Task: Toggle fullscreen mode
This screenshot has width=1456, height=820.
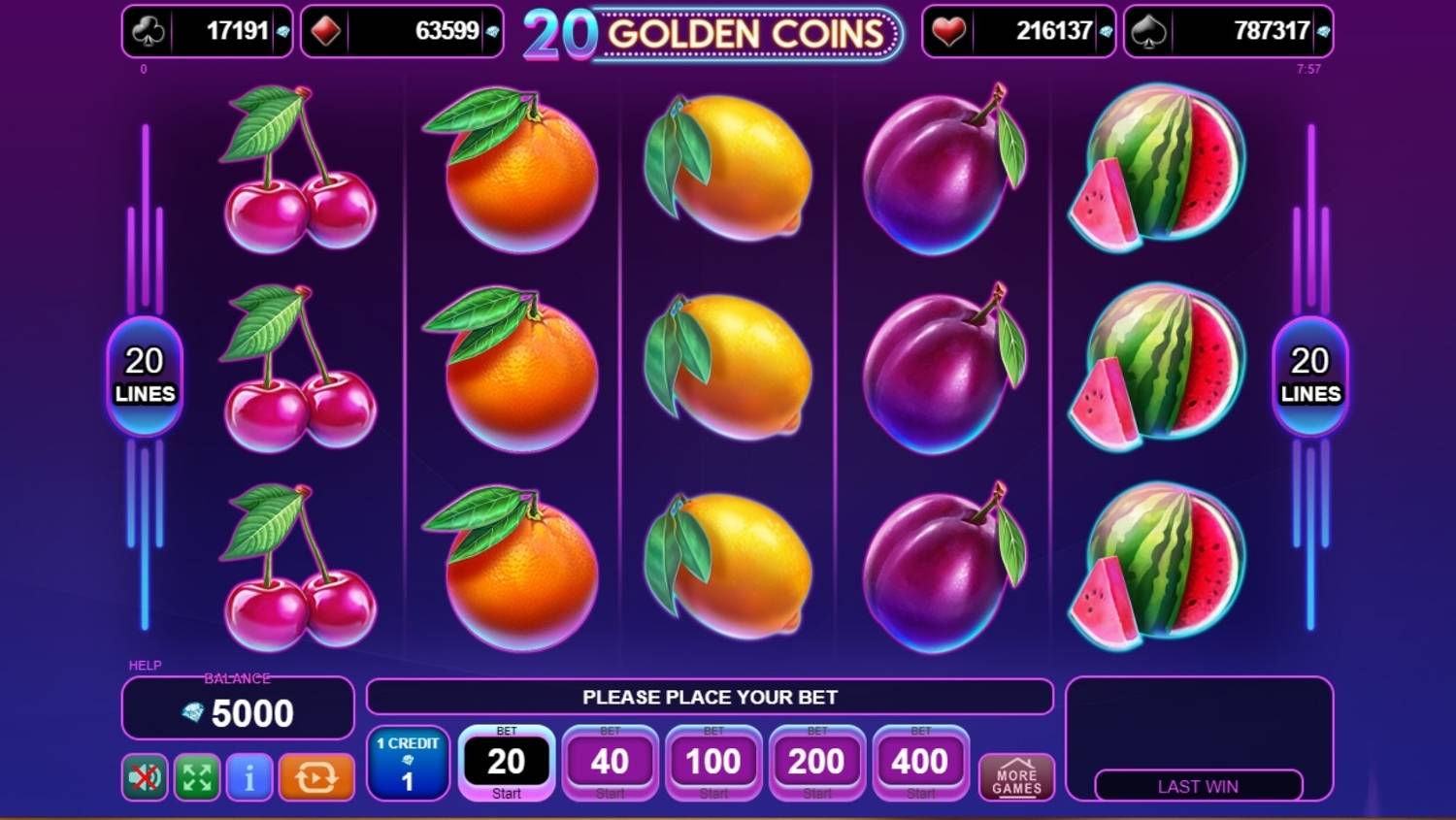Action: (196, 777)
